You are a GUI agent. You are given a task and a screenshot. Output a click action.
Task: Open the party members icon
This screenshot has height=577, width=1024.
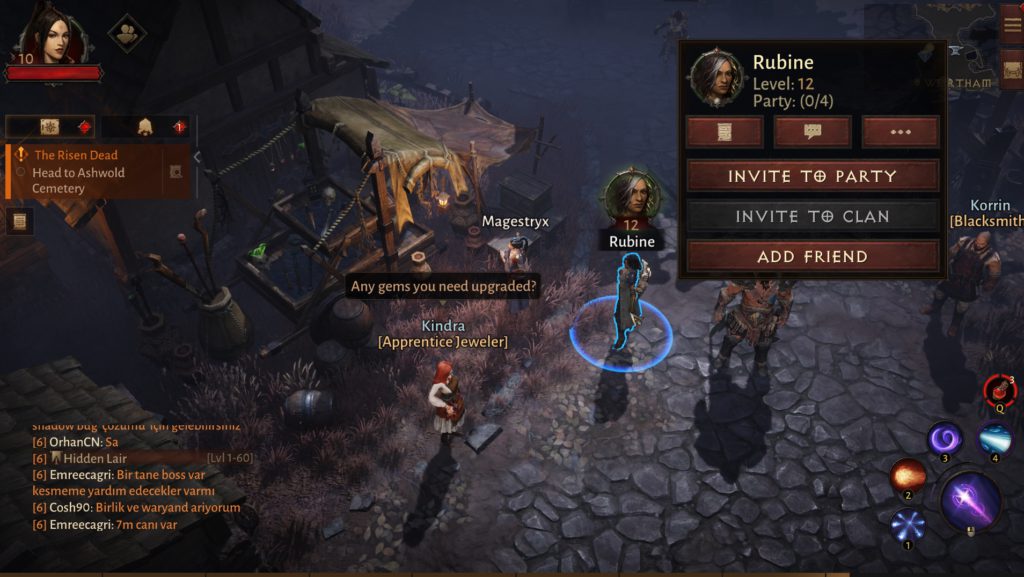tap(127, 32)
